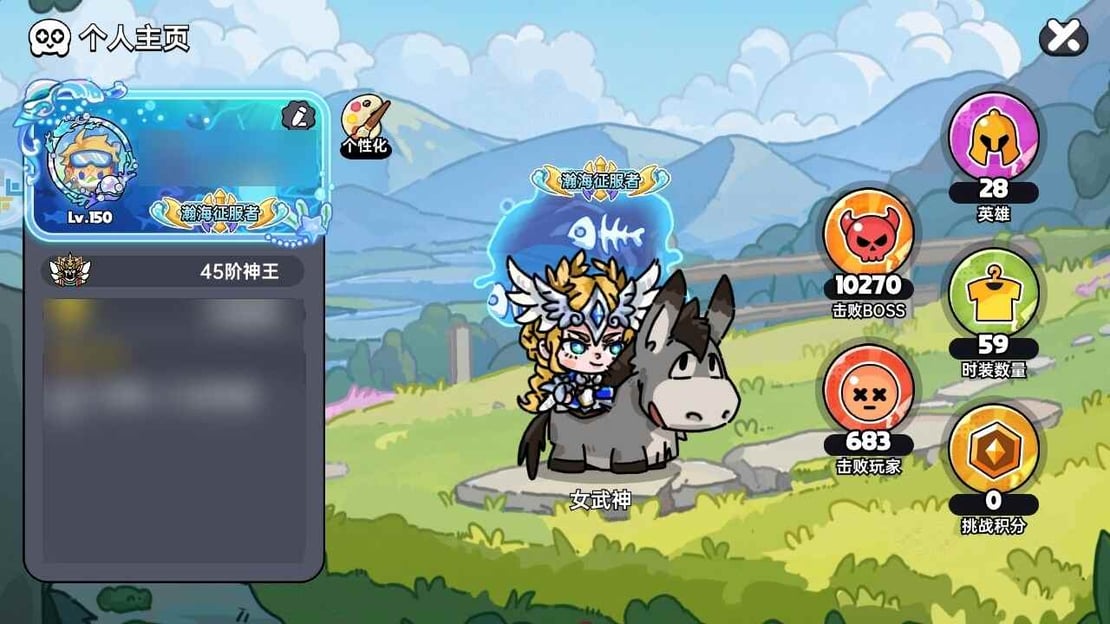Tap the 45阶神王 rank bar
Image resolution: width=1110 pixels, height=624 pixels.
pos(176,270)
